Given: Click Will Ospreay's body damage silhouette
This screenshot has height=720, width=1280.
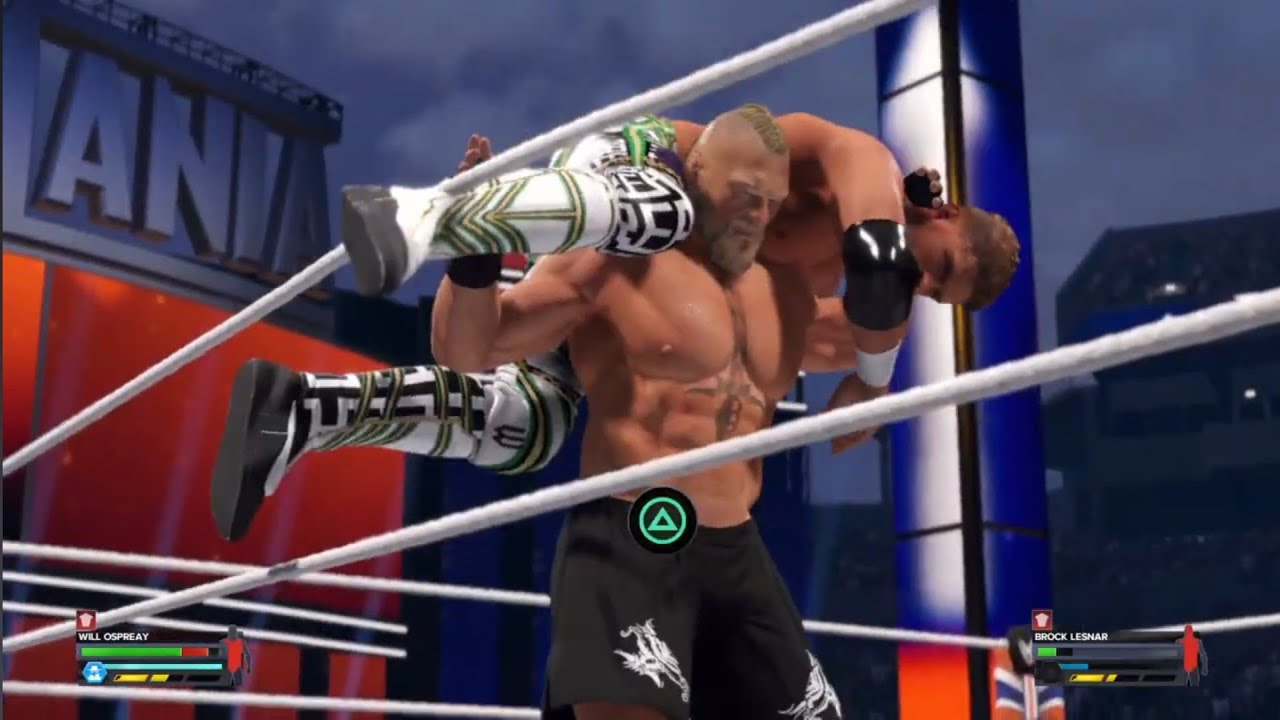Looking at the screenshot, I should pos(236,653).
